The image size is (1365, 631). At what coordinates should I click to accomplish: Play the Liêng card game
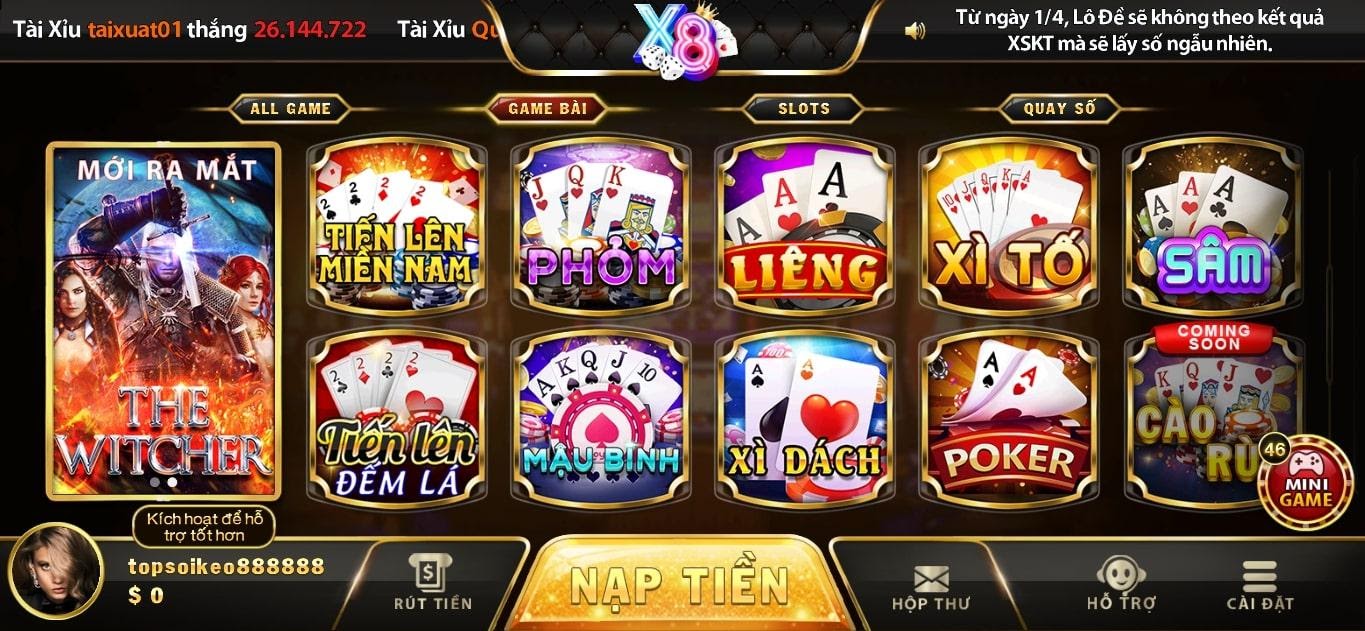point(804,225)
